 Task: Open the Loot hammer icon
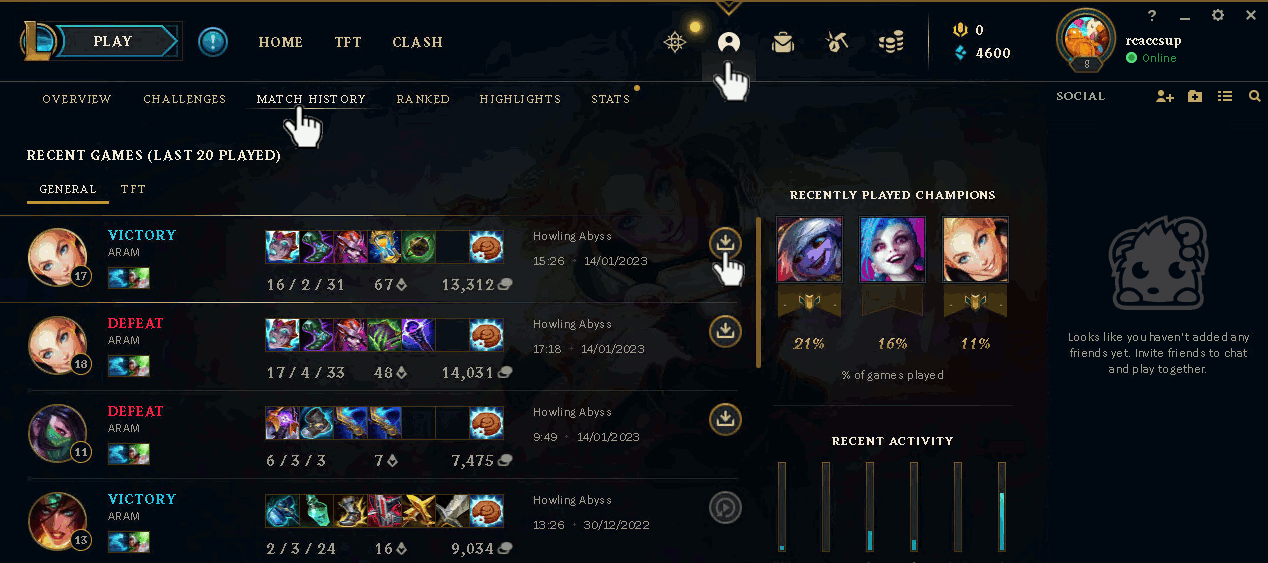point(837,42)
